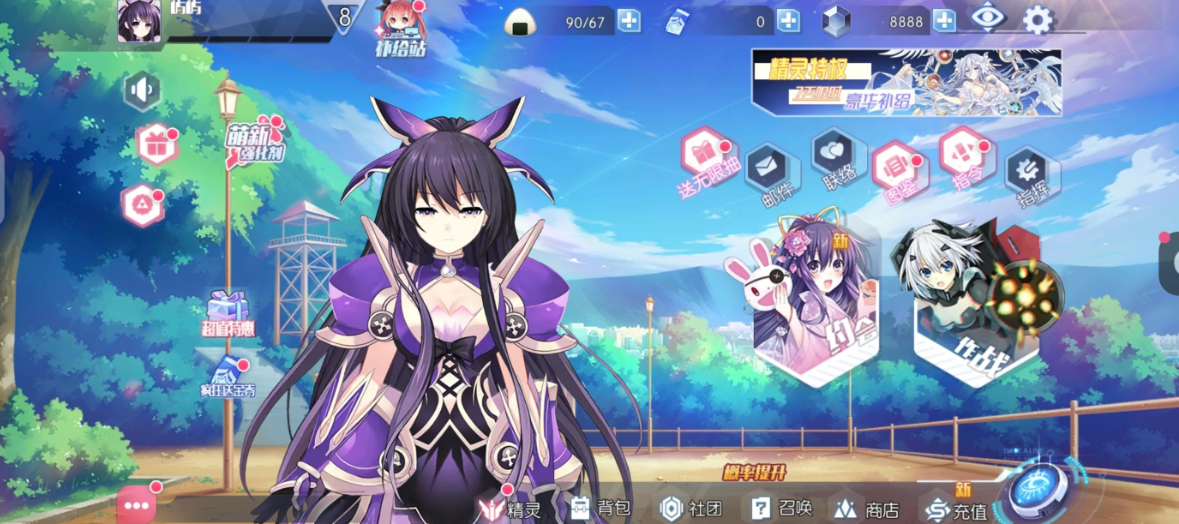Toggle the eye icon to hide the interface
The image size is (1179, 524).
pyautogui.click(x=987, y=17)
